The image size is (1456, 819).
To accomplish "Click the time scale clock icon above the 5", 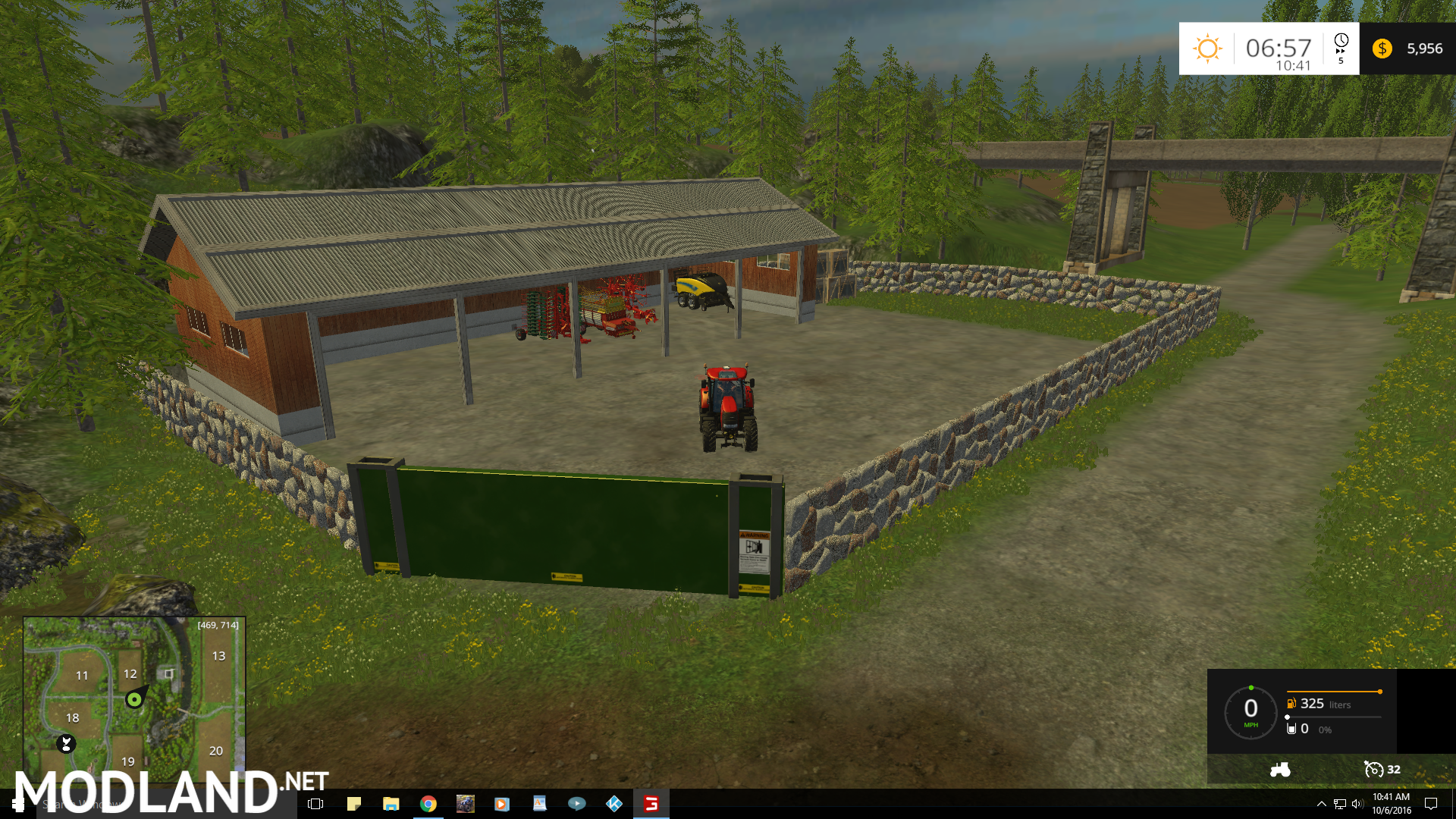I will point(1341,39).
